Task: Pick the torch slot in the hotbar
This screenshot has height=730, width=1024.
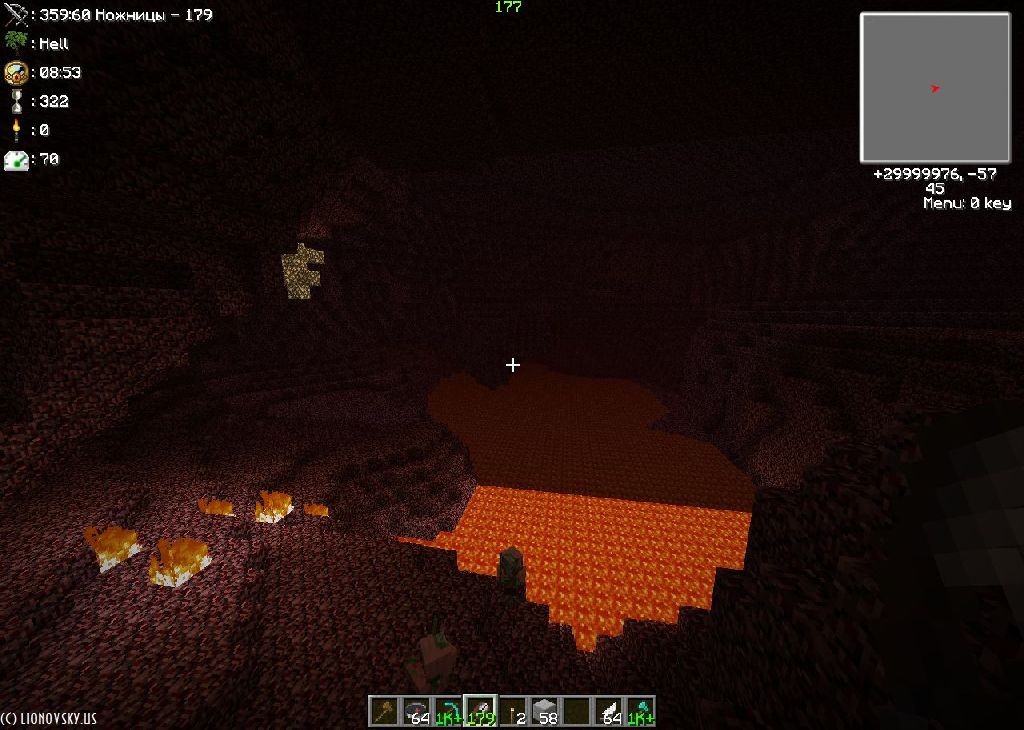Action: [512, 711]
